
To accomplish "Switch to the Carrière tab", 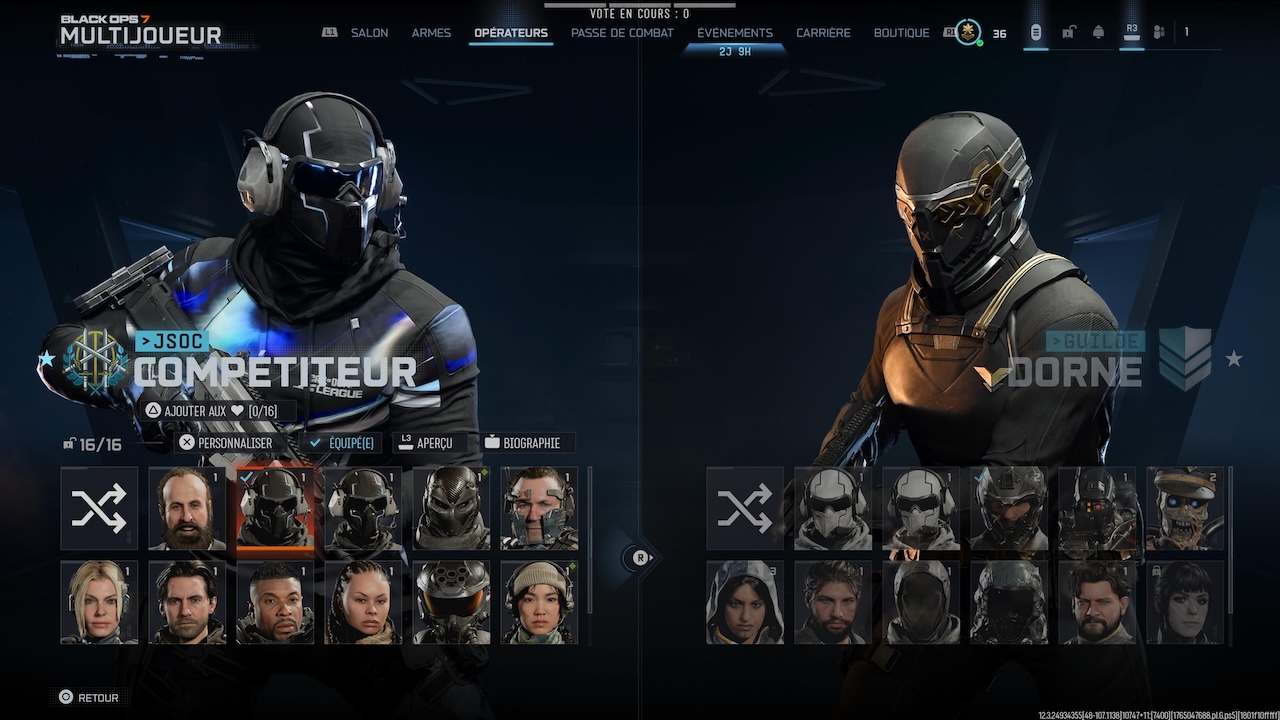I will coord(823,33).
